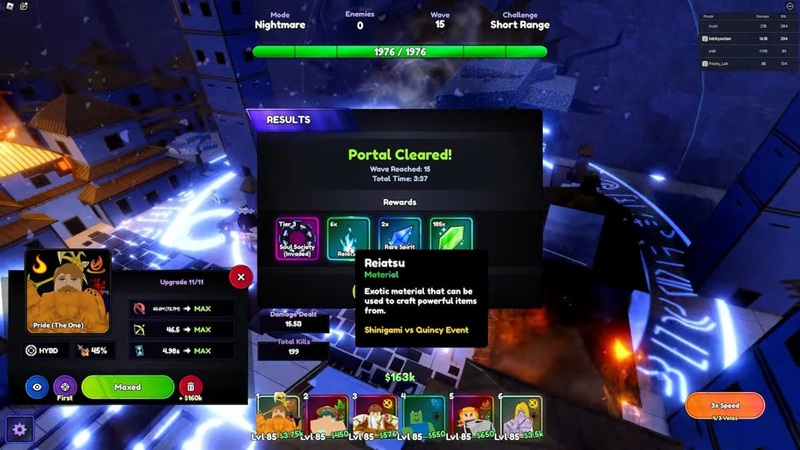
Task: Select the Soul Society (Invaded) portal reward
Action: (x=297, y=239)
